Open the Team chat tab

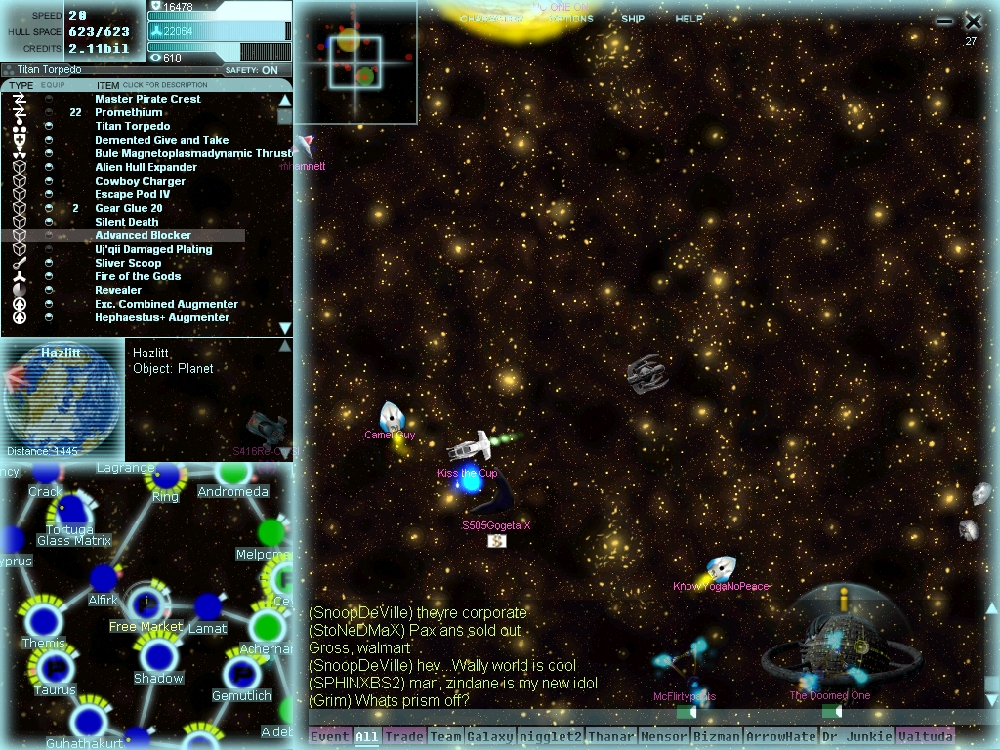tap(446, 737)
